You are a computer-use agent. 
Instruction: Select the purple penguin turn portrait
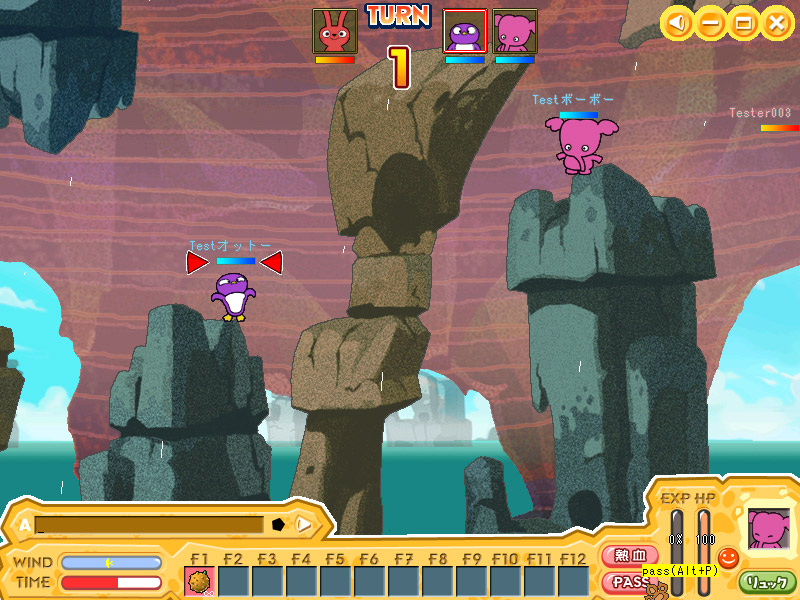[465, 31]
